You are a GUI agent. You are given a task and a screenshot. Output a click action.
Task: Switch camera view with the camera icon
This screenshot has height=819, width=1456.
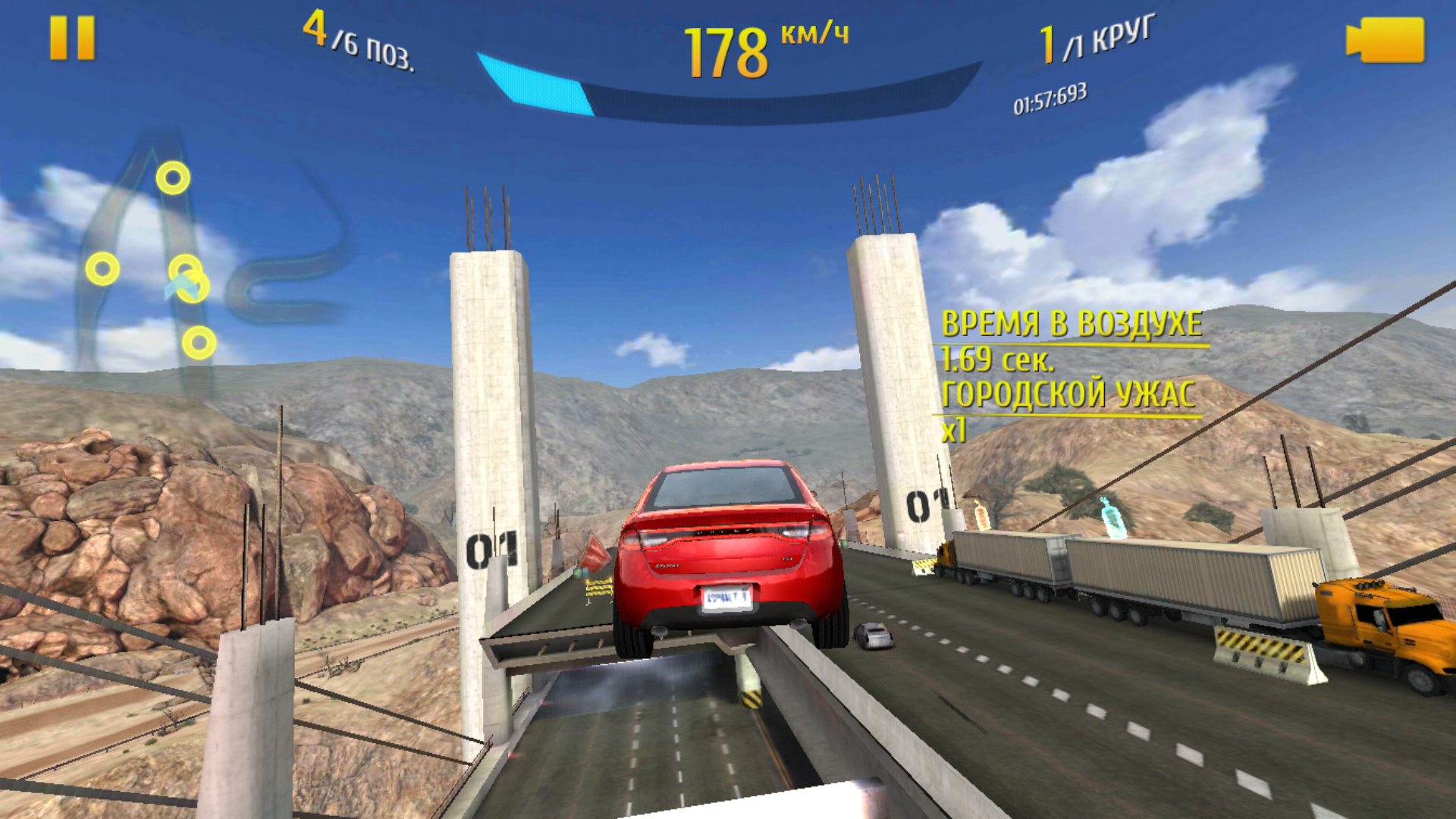tap(1385, 39)
